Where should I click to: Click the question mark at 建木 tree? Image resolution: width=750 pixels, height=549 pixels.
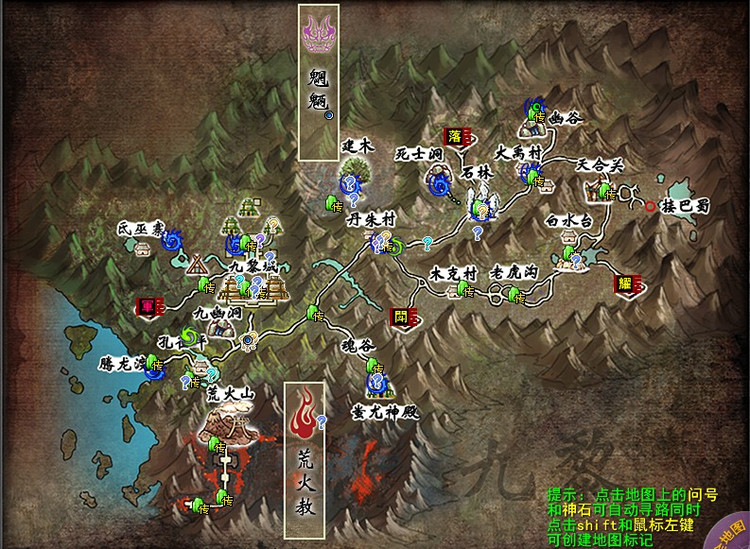pos(350,184)
